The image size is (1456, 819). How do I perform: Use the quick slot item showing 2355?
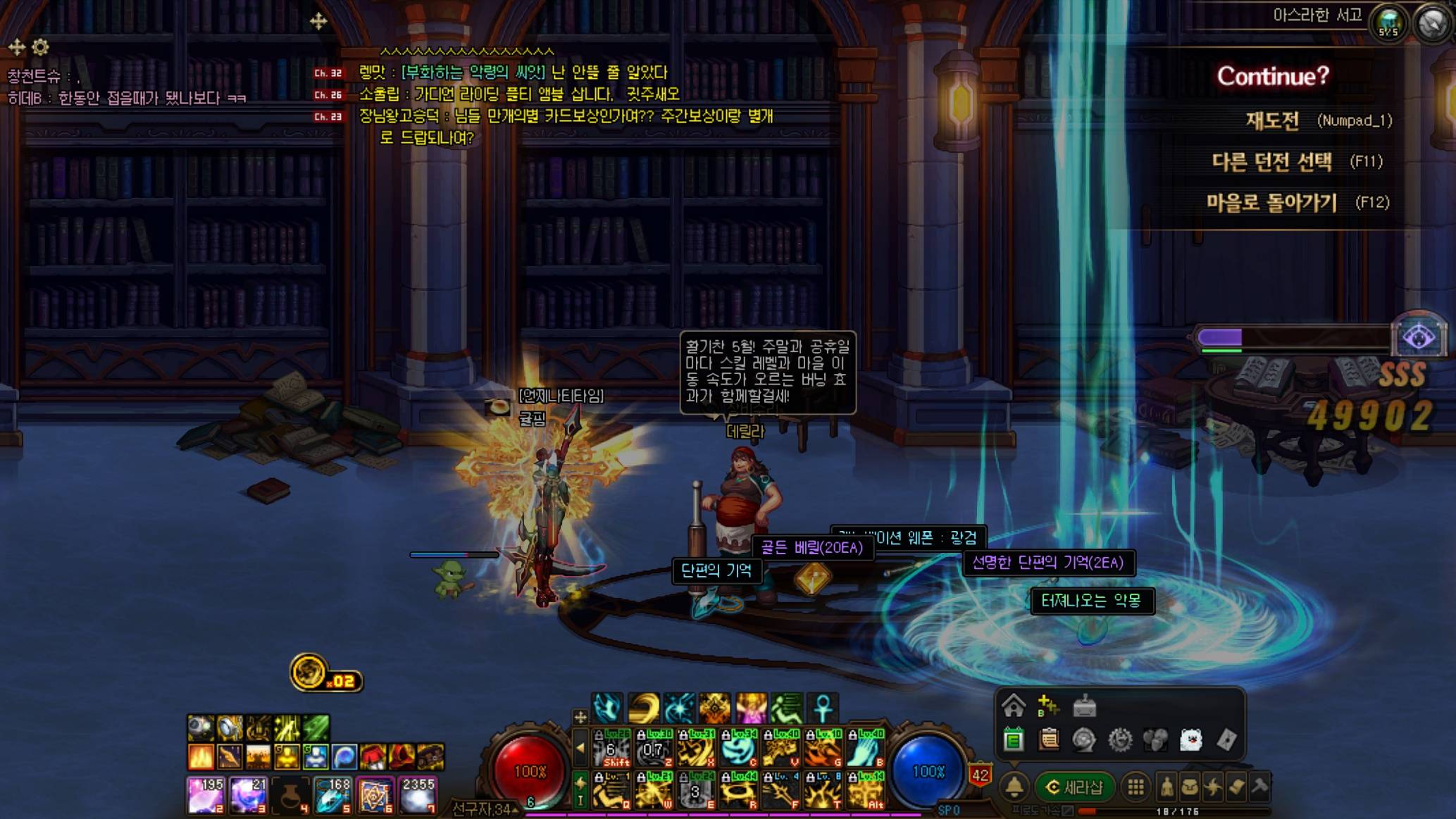pyautogui.click(x=418, y=794)
